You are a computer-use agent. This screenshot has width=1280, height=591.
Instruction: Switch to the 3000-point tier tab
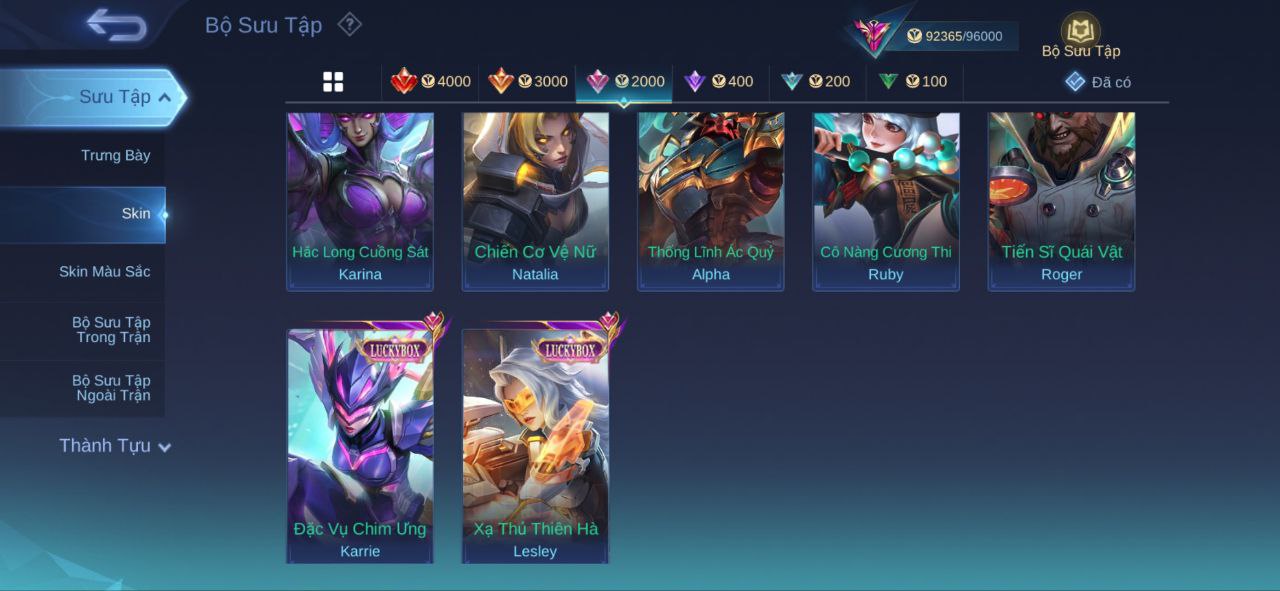coord(528,82)
